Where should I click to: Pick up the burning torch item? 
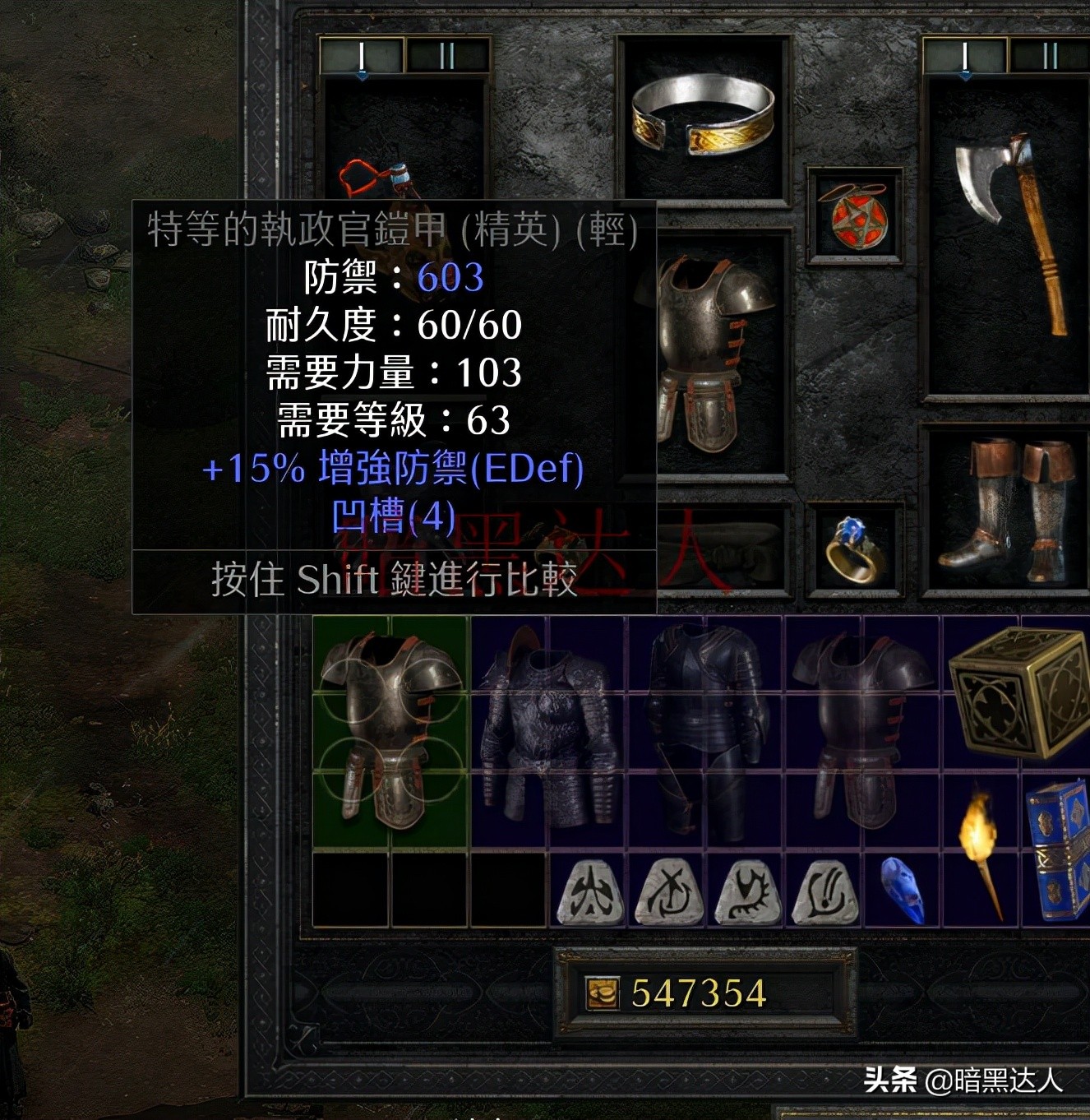coord(978,839)
